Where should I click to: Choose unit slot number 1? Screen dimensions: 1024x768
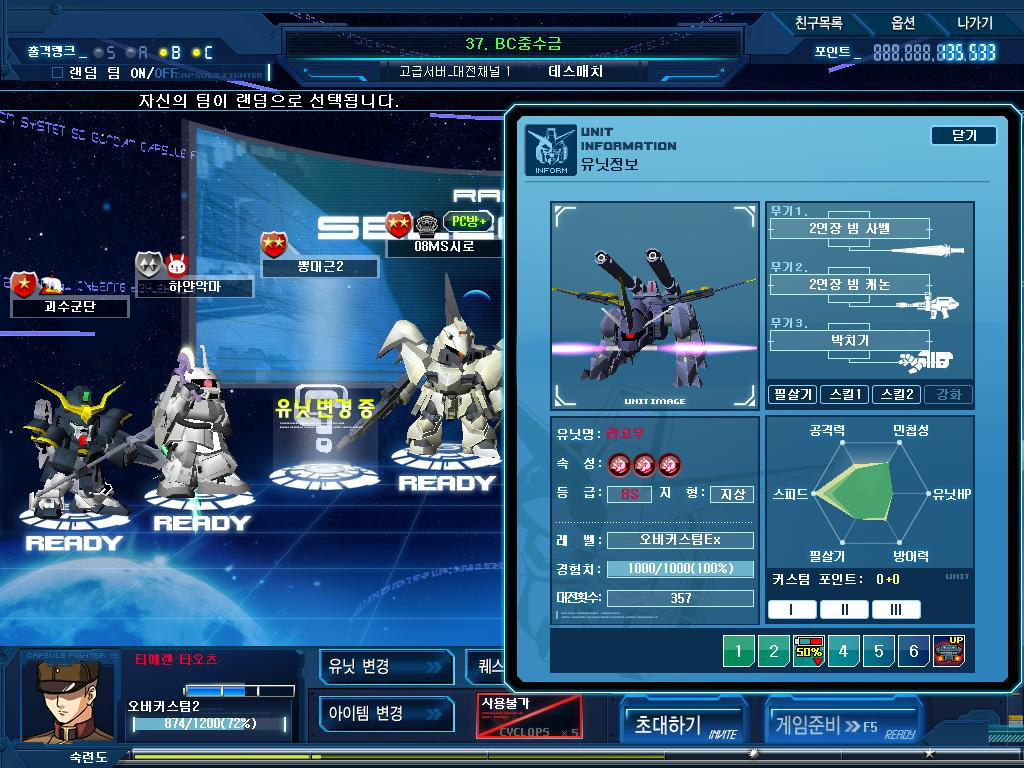(x=738, y=651)
